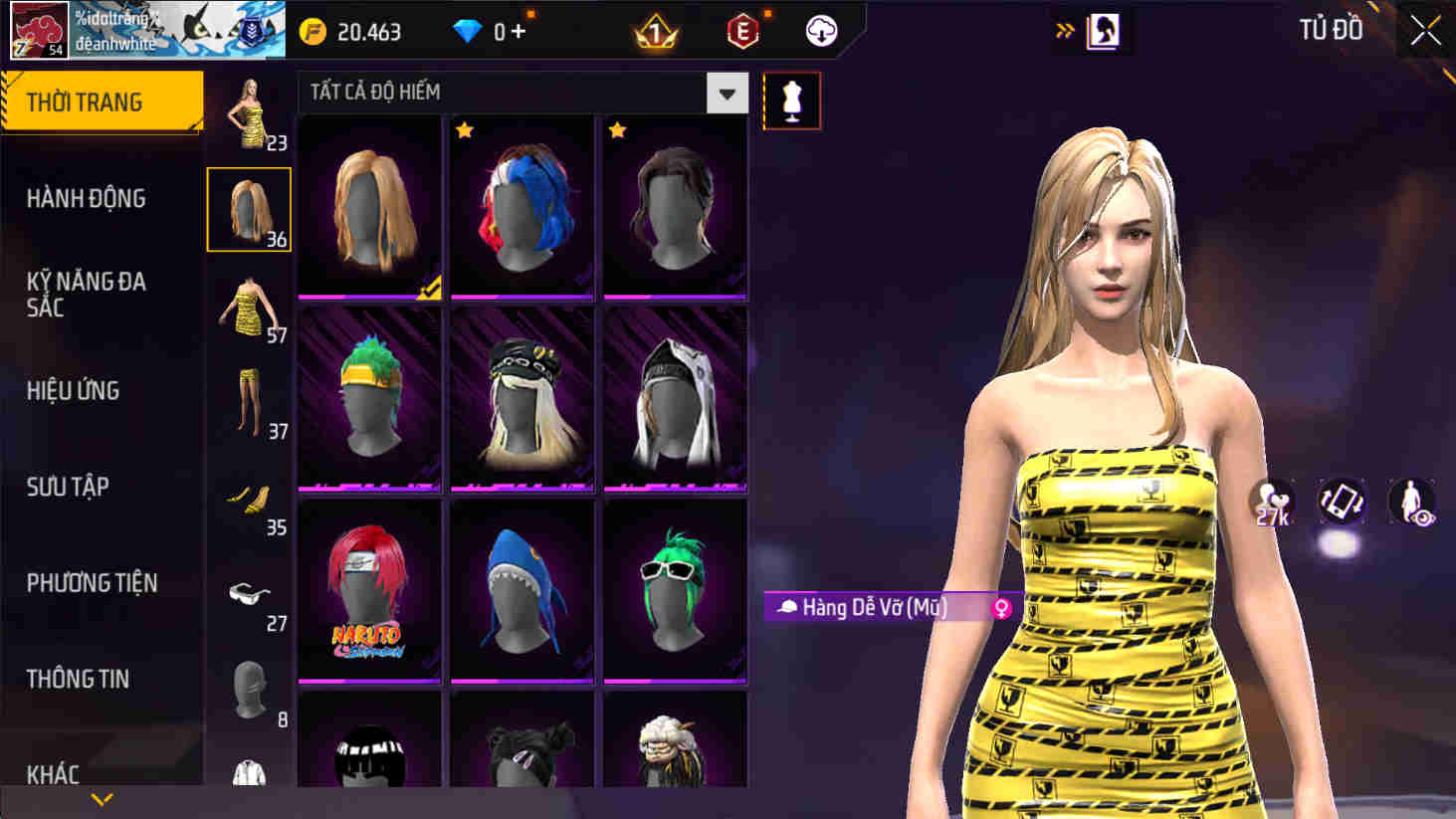Click the red E-sports hexagon icon

coord(740,31)
